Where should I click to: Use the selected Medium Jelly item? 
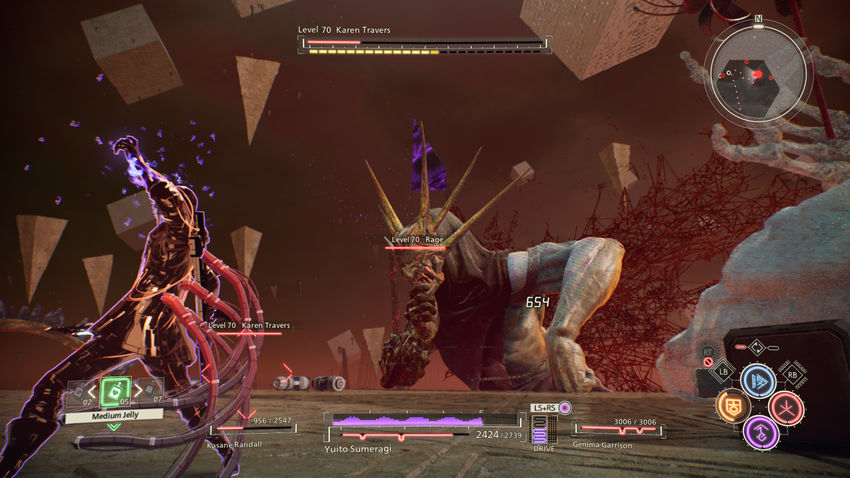click(115, 388)
